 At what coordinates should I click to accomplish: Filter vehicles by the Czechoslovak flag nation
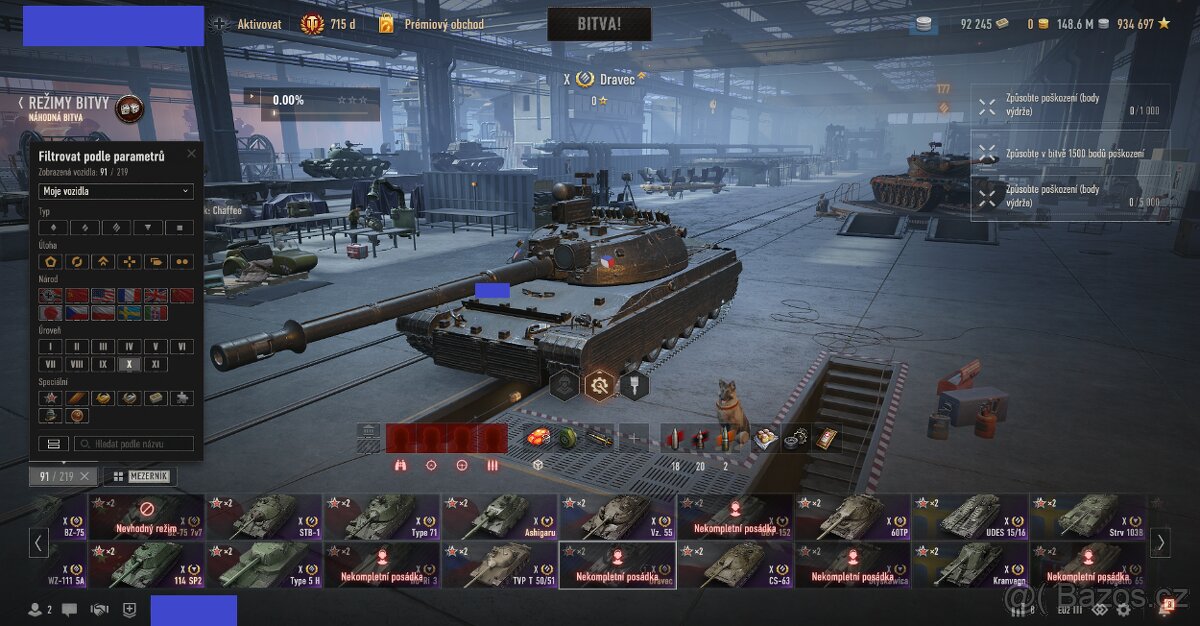pyautogui.click(x=76, y=313)
